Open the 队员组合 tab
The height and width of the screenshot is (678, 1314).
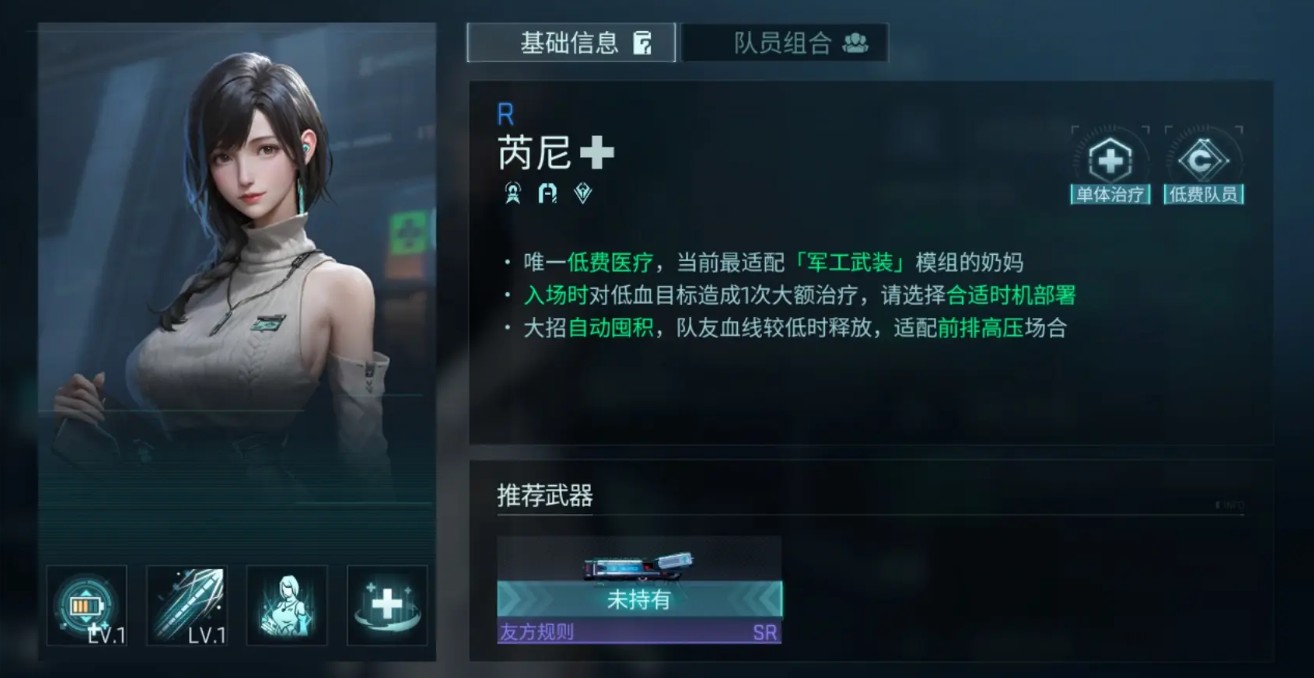click(x=785, y=43)
